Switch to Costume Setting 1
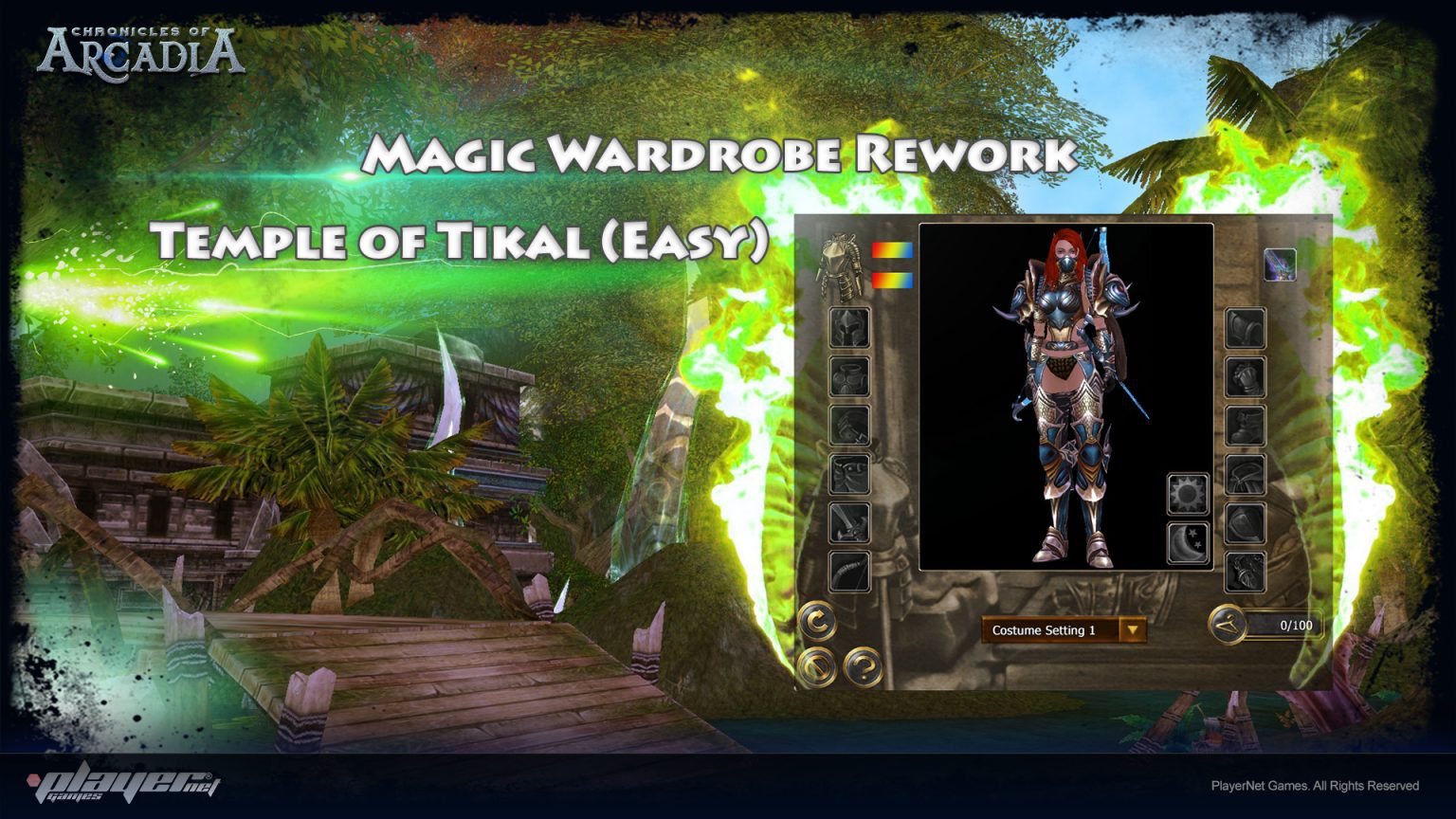Image resolution: width=1456 pixels, height=819 pixels. click(1043, 627)
